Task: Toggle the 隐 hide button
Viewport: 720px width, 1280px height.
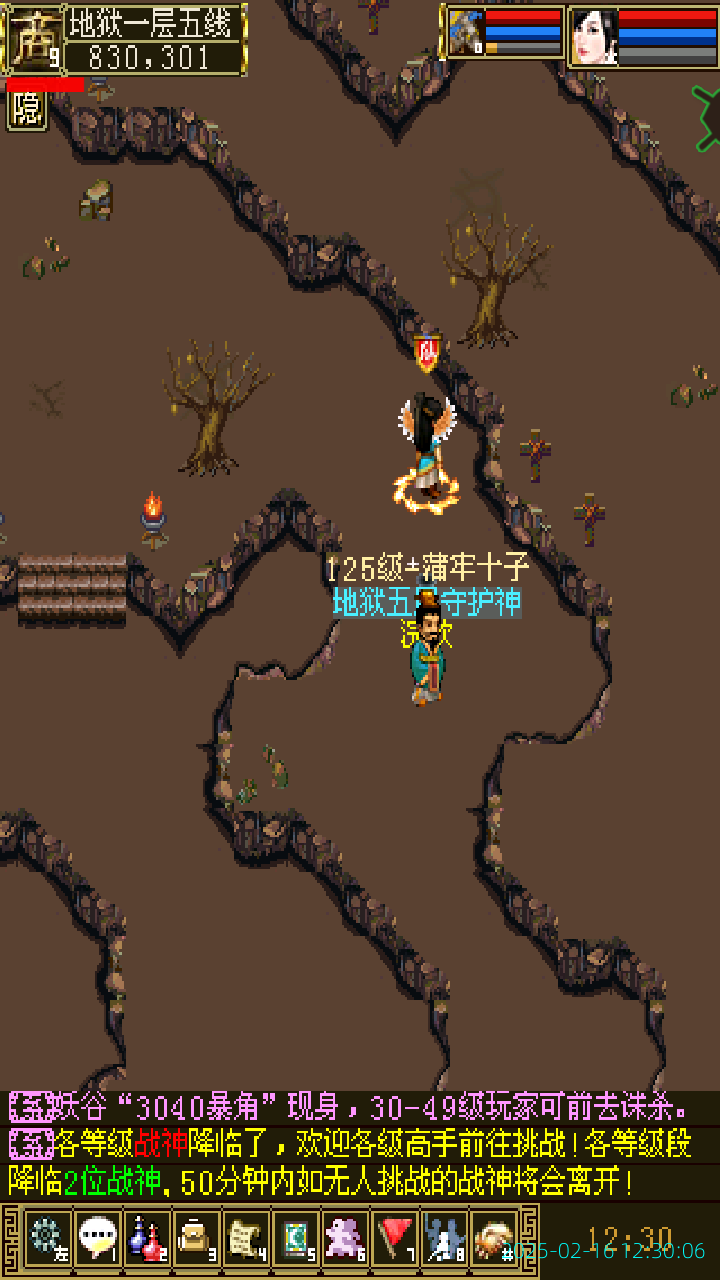Action: pyautogui.click(x=27, y=109)
